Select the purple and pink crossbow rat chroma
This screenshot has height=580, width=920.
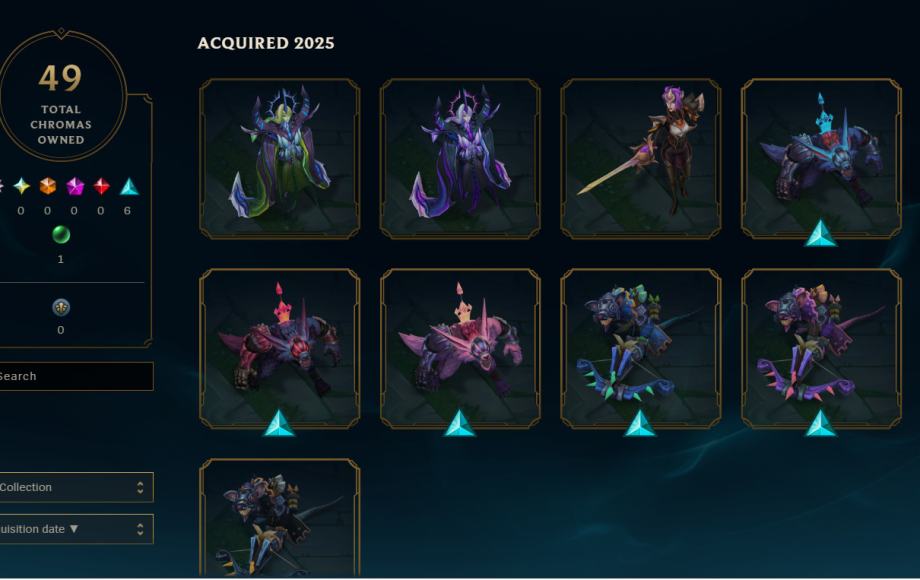821,348
